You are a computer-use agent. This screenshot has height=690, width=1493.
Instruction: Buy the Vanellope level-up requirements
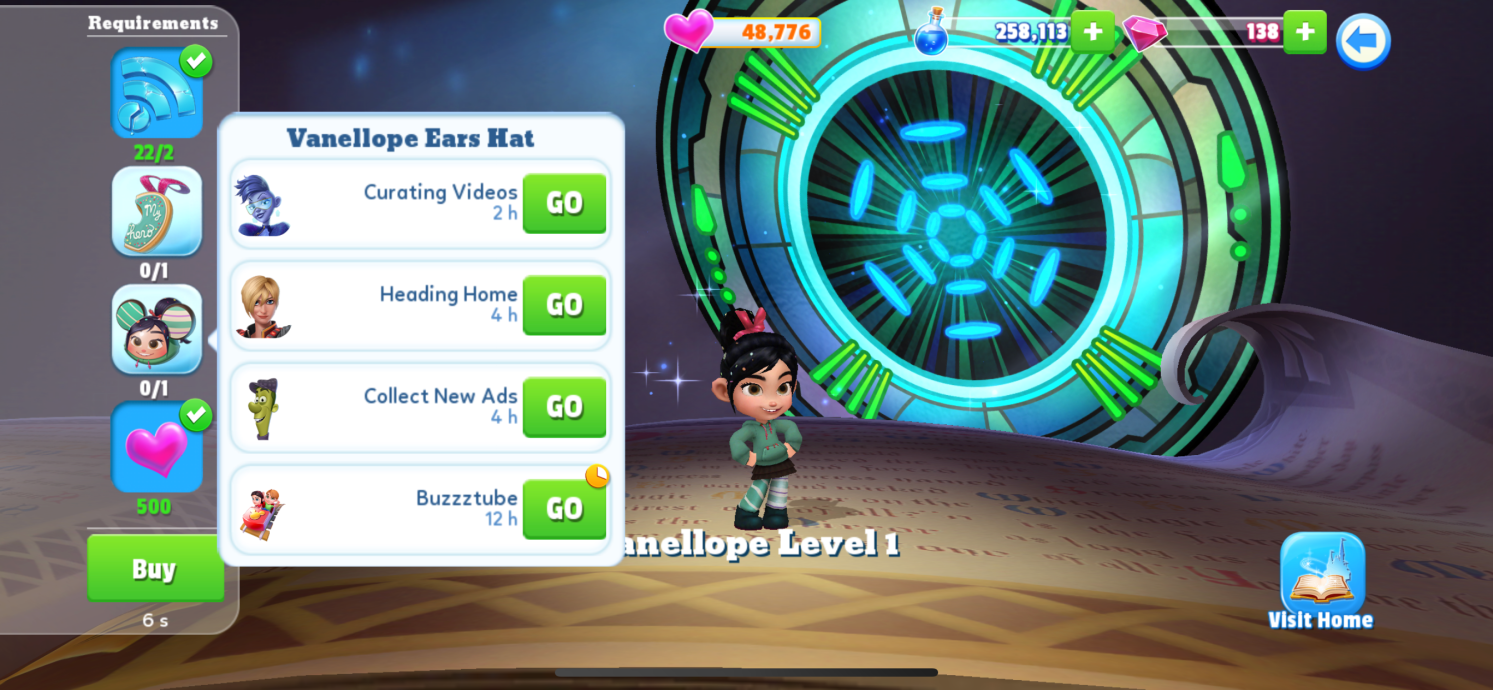click(x=155, y=568)
